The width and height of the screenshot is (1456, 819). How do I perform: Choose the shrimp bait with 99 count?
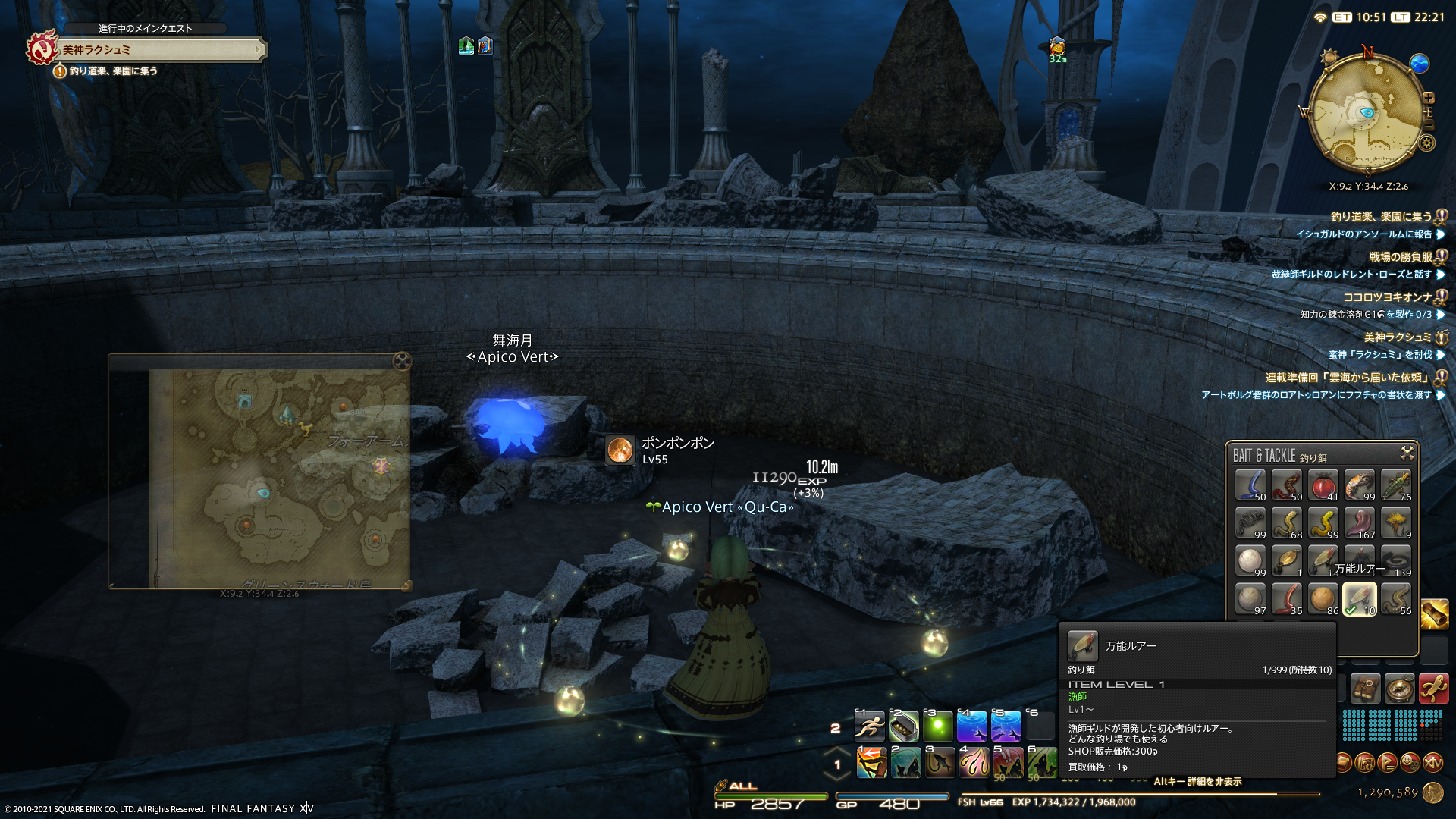click(x=1360, y=485)
